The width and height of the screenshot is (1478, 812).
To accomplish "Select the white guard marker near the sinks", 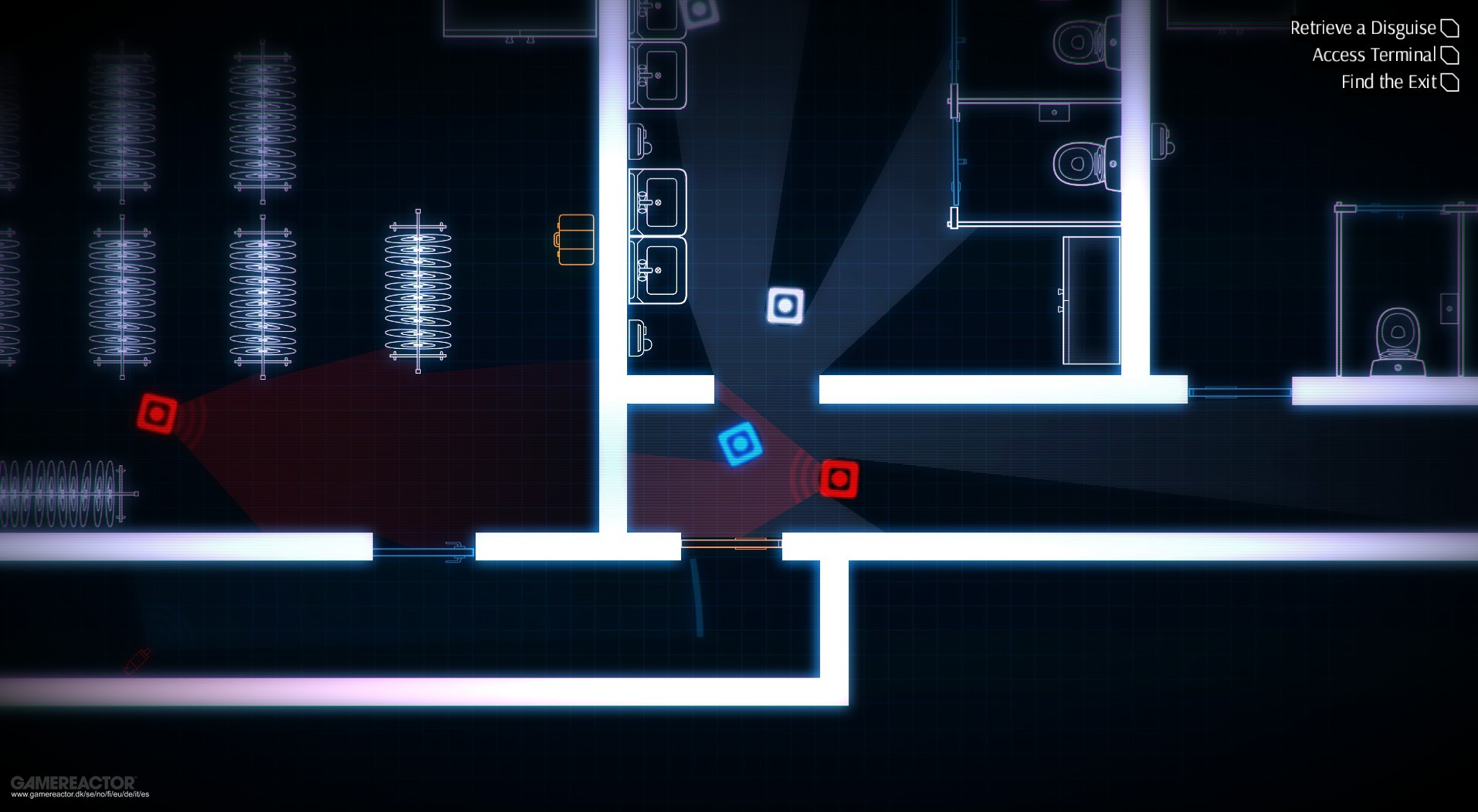I will tap(786, 306).
